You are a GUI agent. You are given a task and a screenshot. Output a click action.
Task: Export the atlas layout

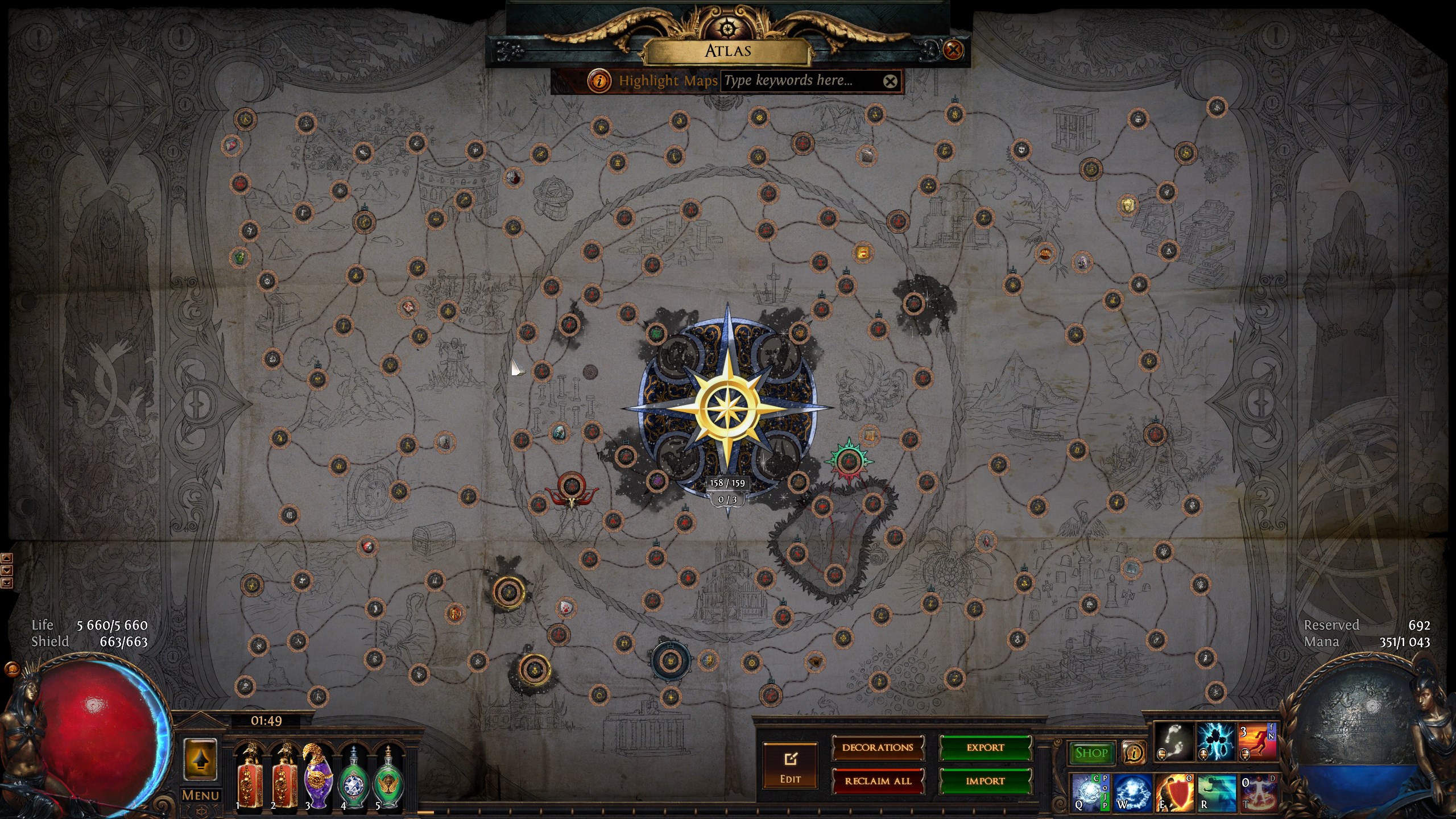985,747
